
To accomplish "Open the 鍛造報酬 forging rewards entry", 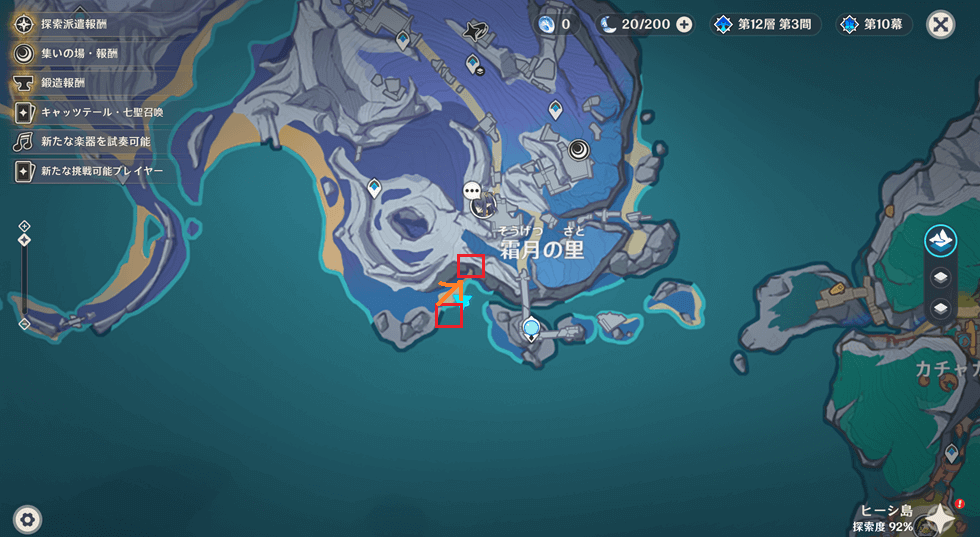I will pyautogui.click(x=63, y=82).
